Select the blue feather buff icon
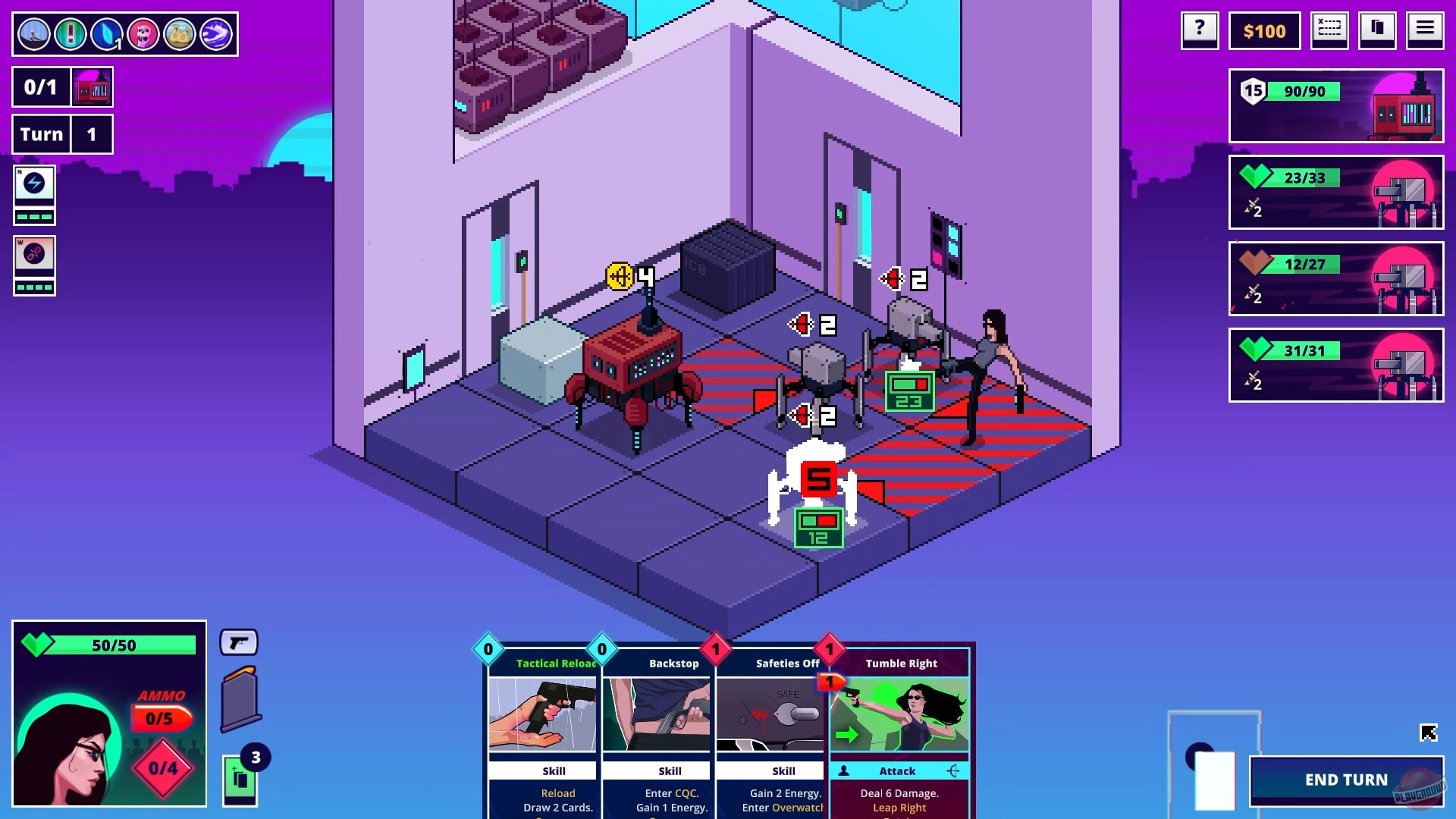Viewport: 1456px width, 819px height. coord(107,33)
